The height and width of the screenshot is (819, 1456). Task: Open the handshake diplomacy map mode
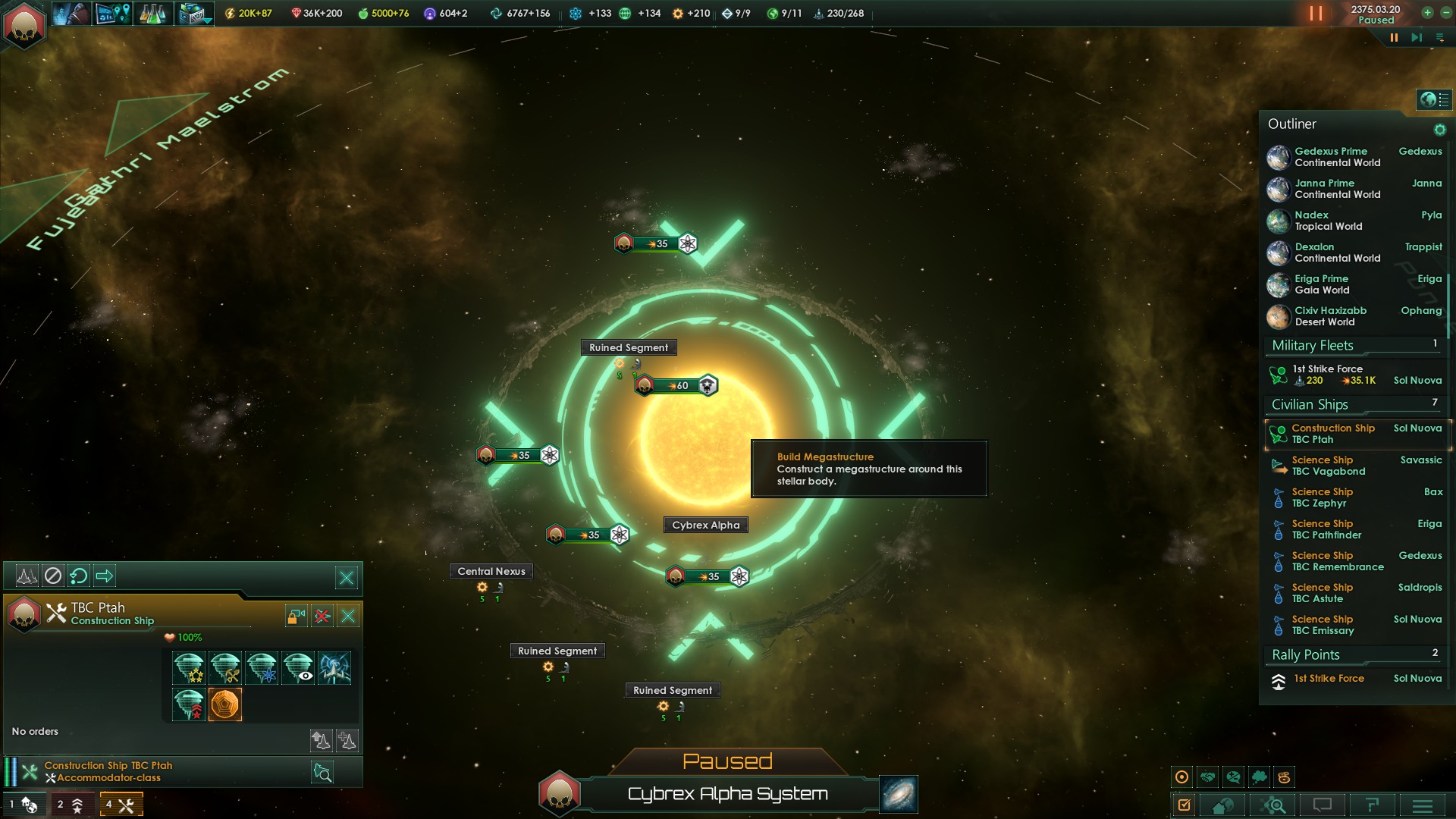(x=1208, y=777)
